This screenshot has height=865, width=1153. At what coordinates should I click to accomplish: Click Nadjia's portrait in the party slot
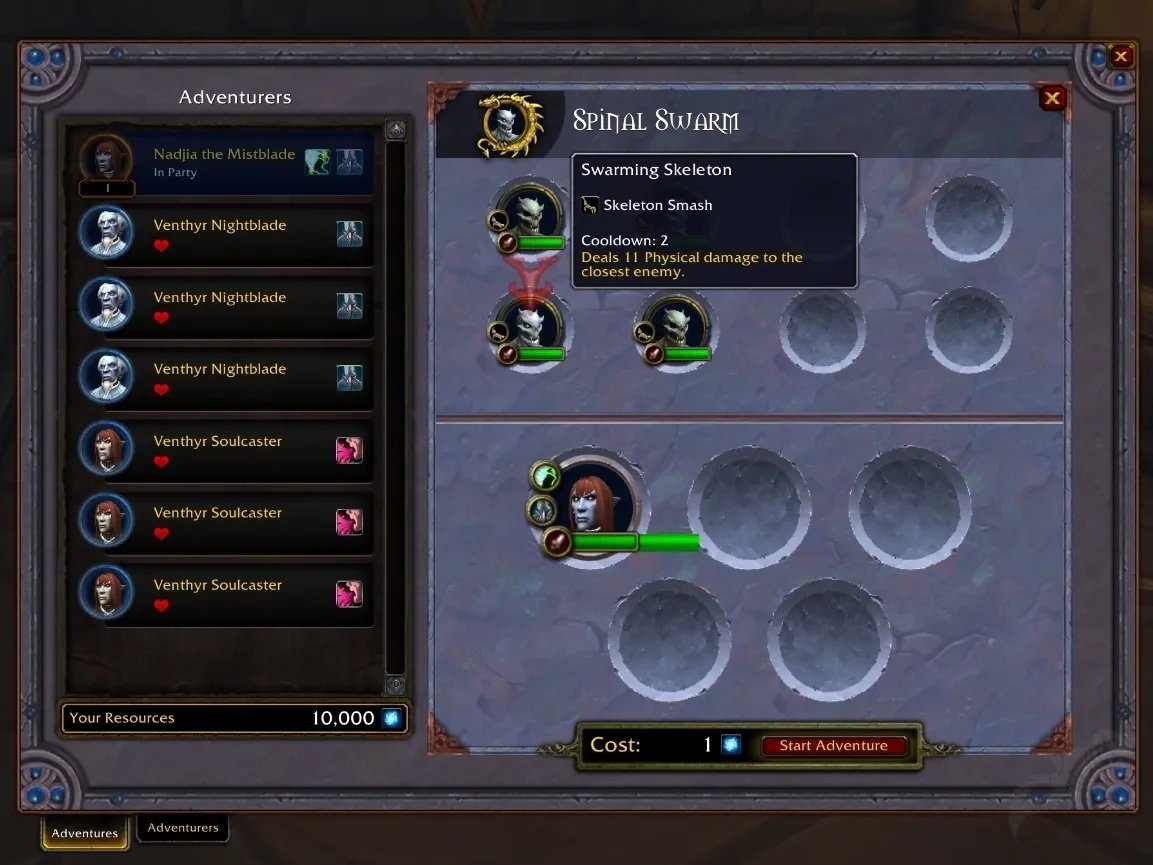point(596,503)
